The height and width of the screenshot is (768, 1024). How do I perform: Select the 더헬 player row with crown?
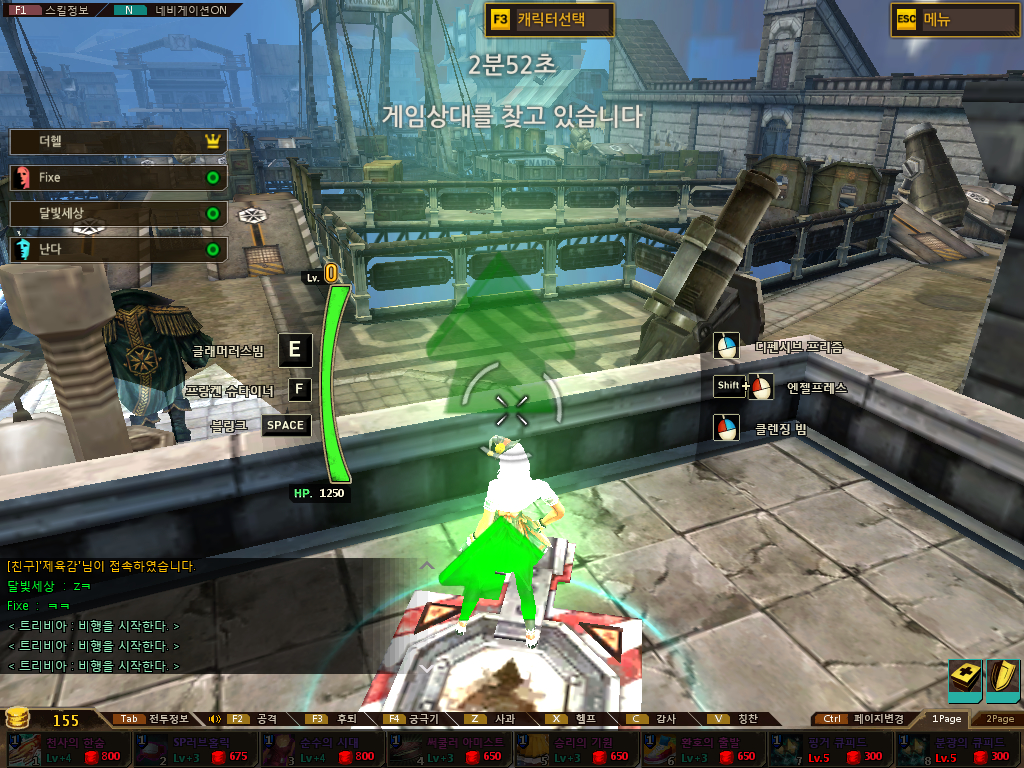tap(118, 142)
